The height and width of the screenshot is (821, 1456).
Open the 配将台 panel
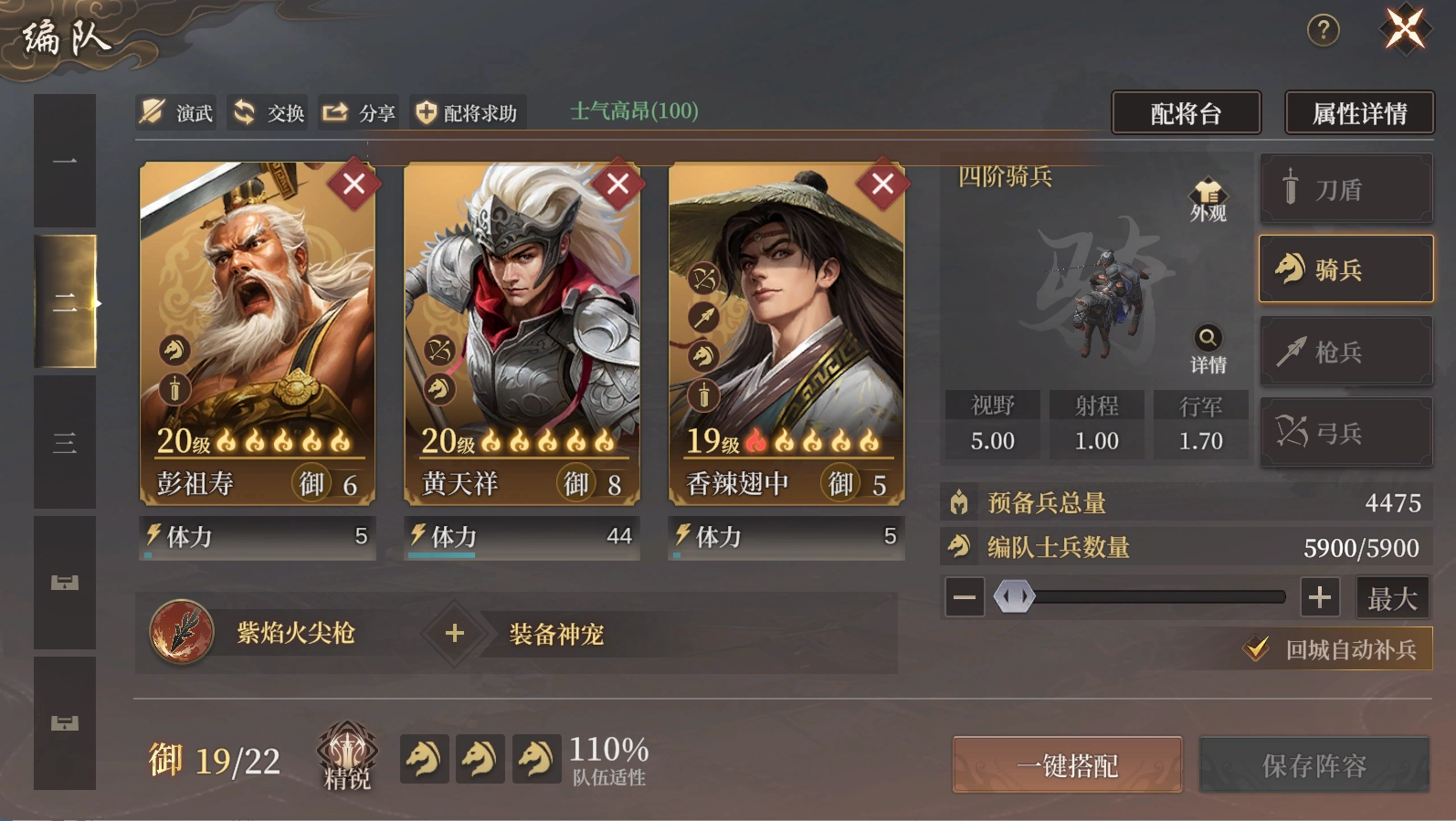pyautogui.click(x=1186, y=113)
